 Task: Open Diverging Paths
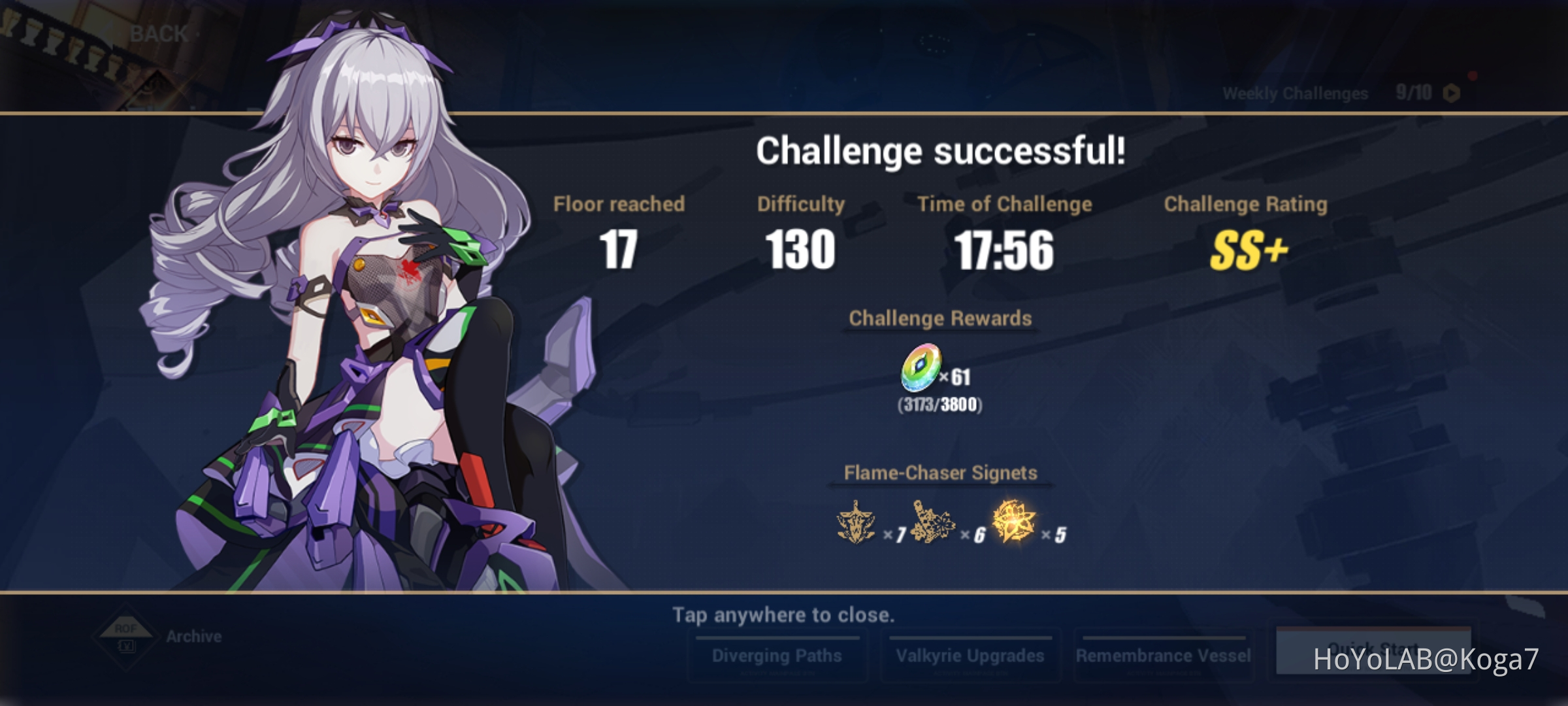778,655
